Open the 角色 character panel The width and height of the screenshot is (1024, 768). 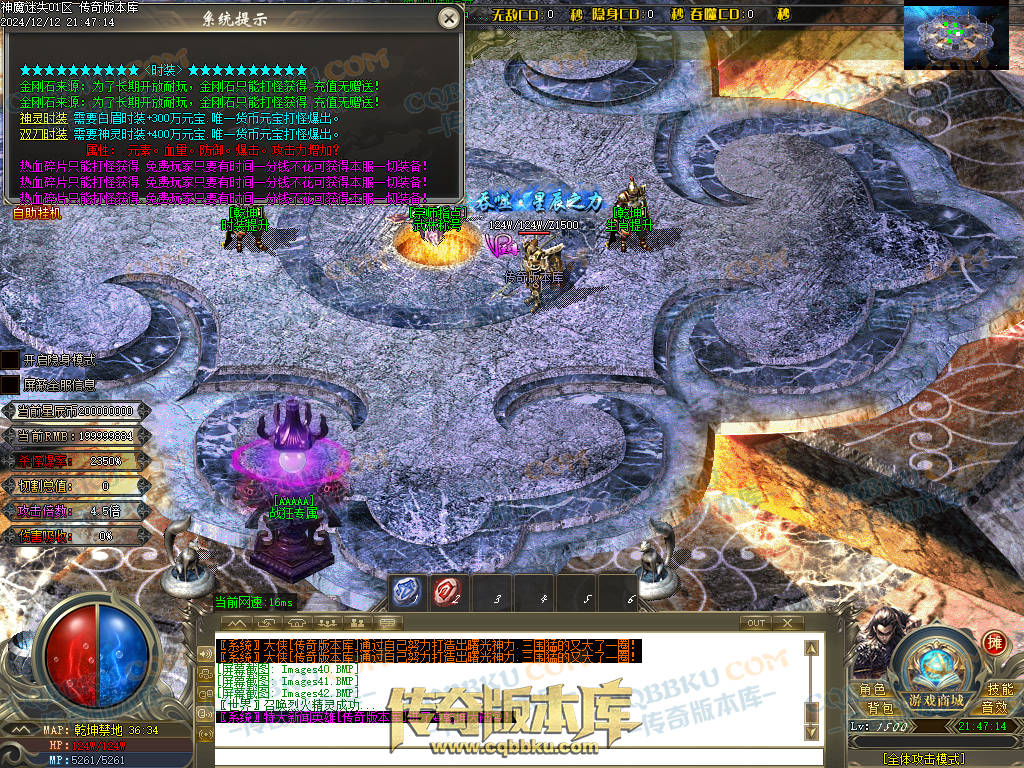click(x=873, y=690)
